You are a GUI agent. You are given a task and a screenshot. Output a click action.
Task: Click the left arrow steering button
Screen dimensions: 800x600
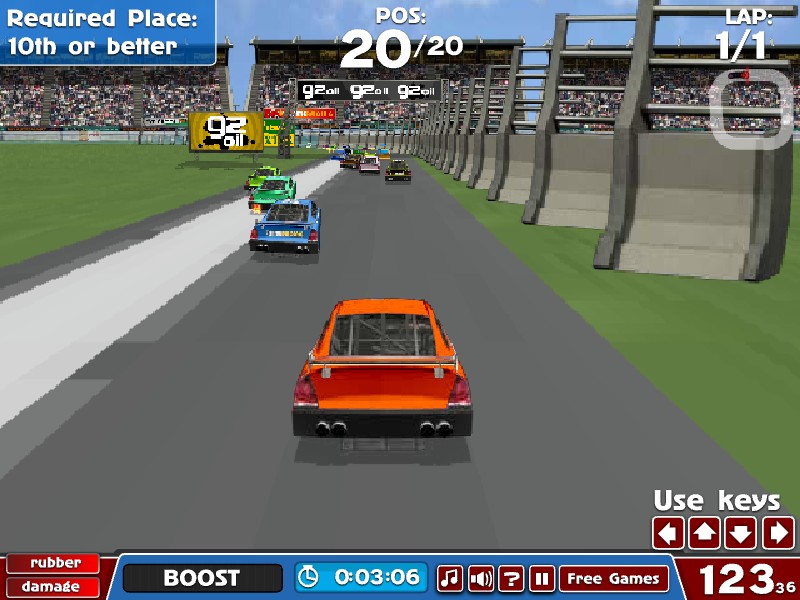click(668, 533)
